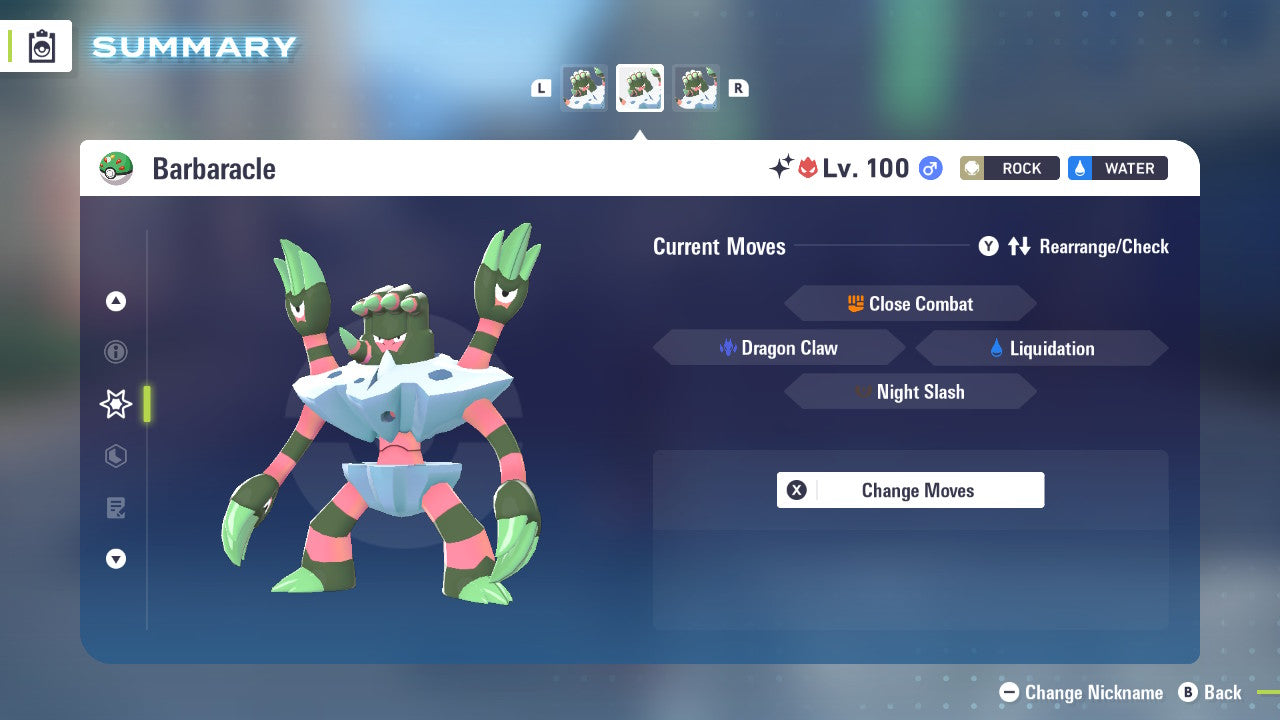Viewport: 1280px width, 720px height.
Task: Click the dragon icon on Dragon Claw
Action: (x=727, y=347)
